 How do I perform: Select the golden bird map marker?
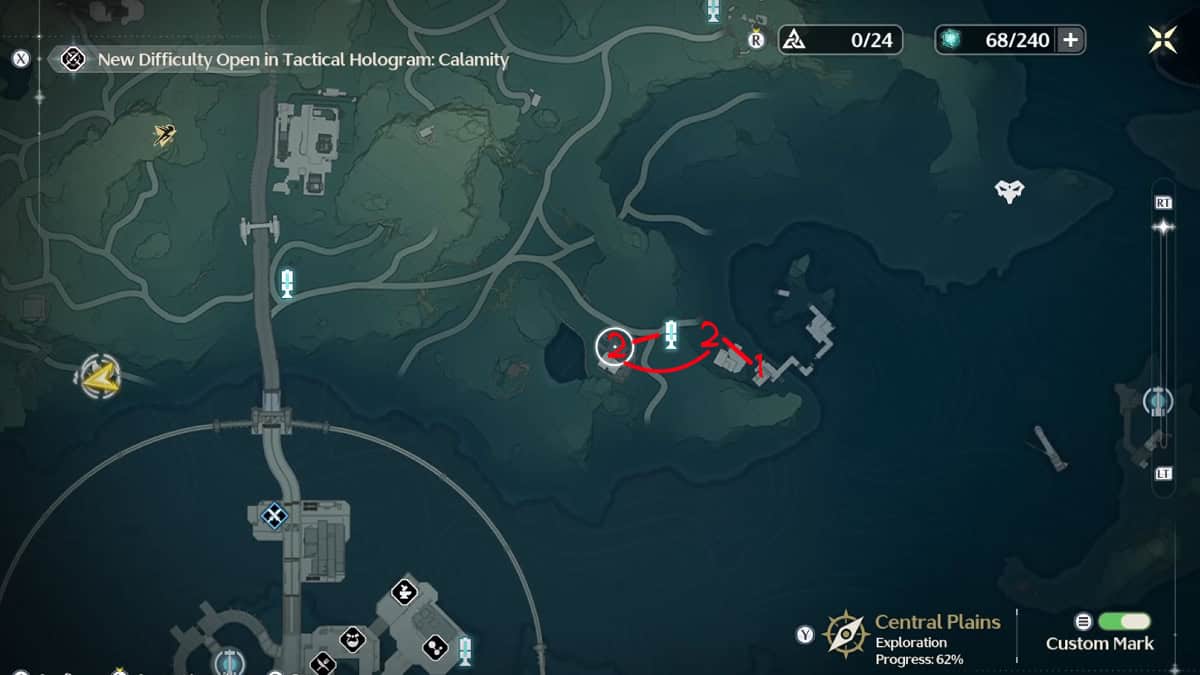click(x=165, y=134)
